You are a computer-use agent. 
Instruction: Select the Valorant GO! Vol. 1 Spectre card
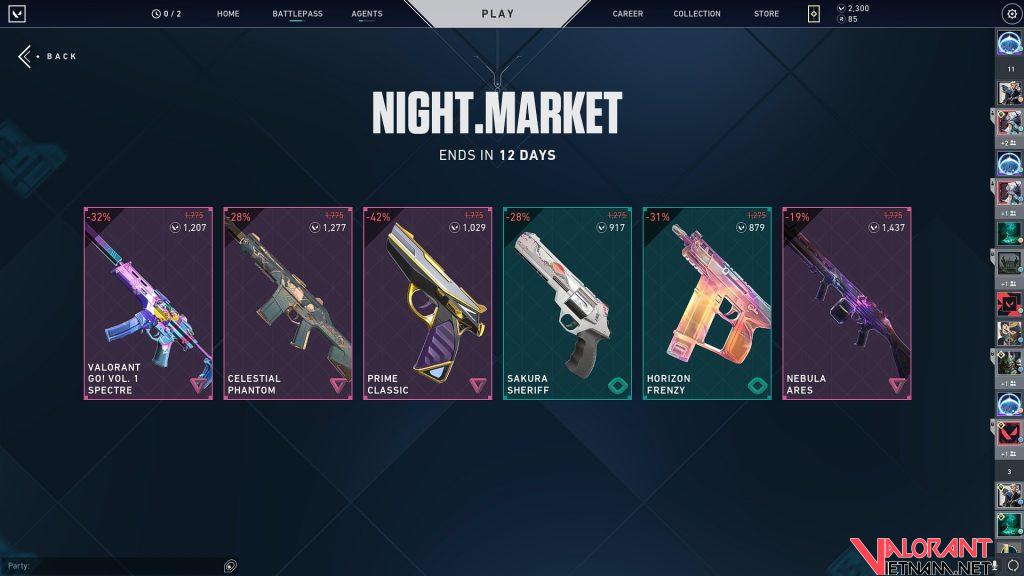tap(148, 304)
